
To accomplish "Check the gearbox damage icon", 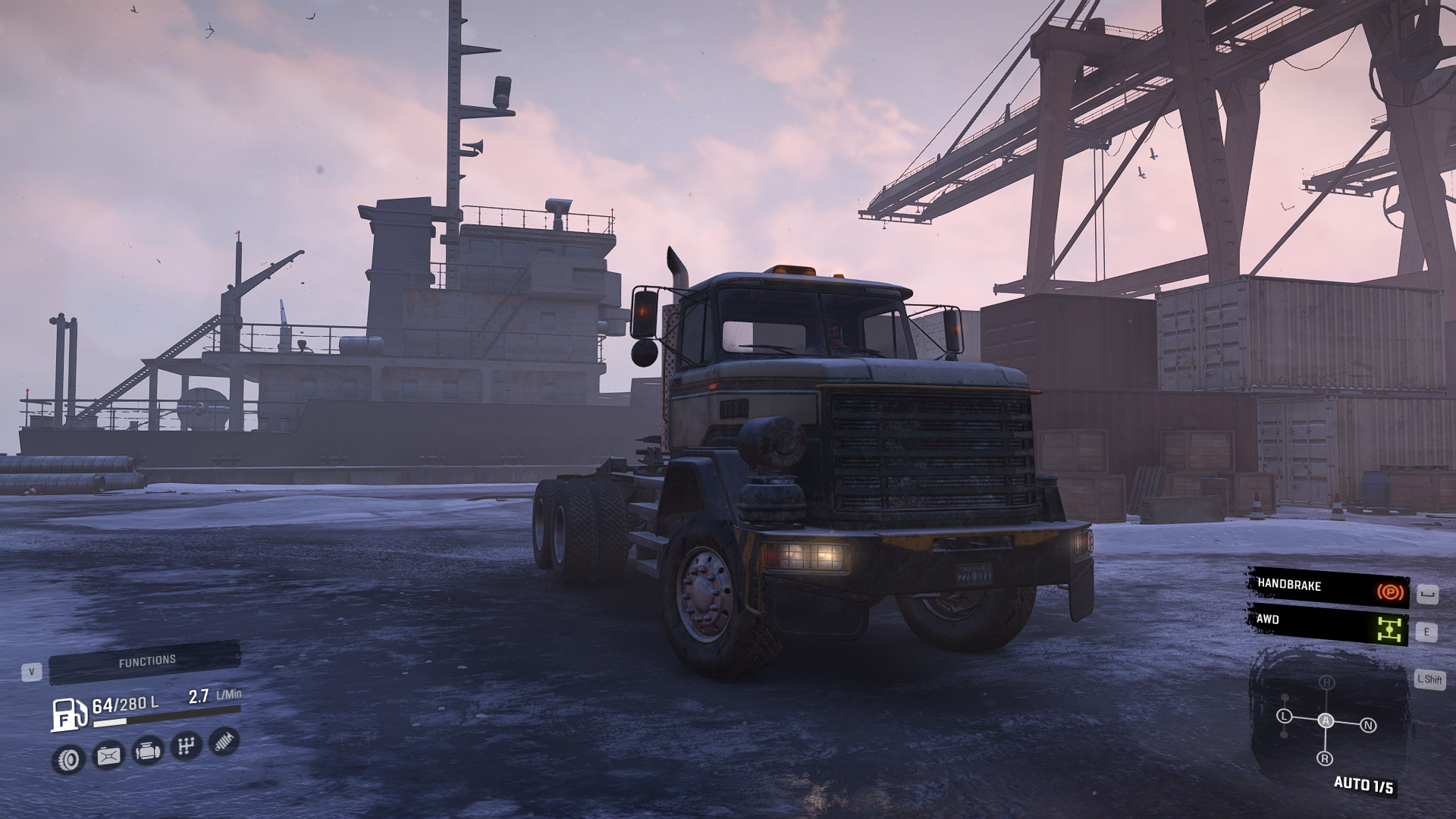I will [x=186, y=746].
